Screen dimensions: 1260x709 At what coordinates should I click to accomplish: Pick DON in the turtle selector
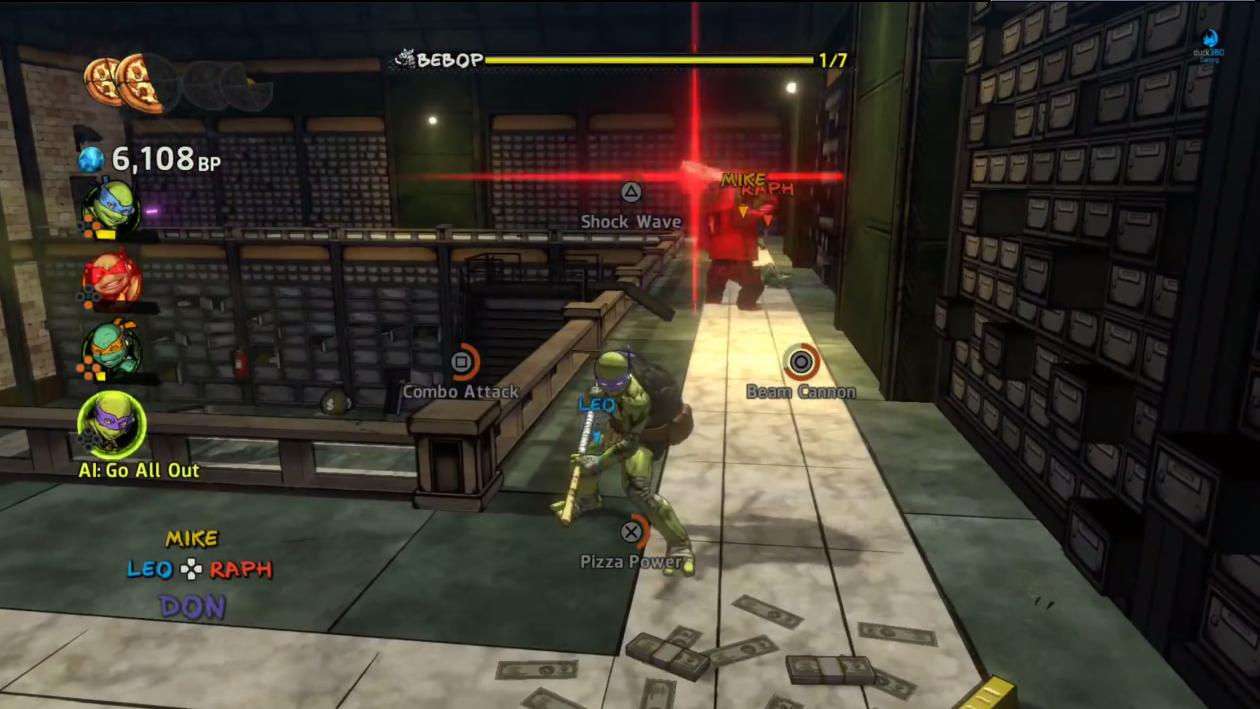point(191,606)
